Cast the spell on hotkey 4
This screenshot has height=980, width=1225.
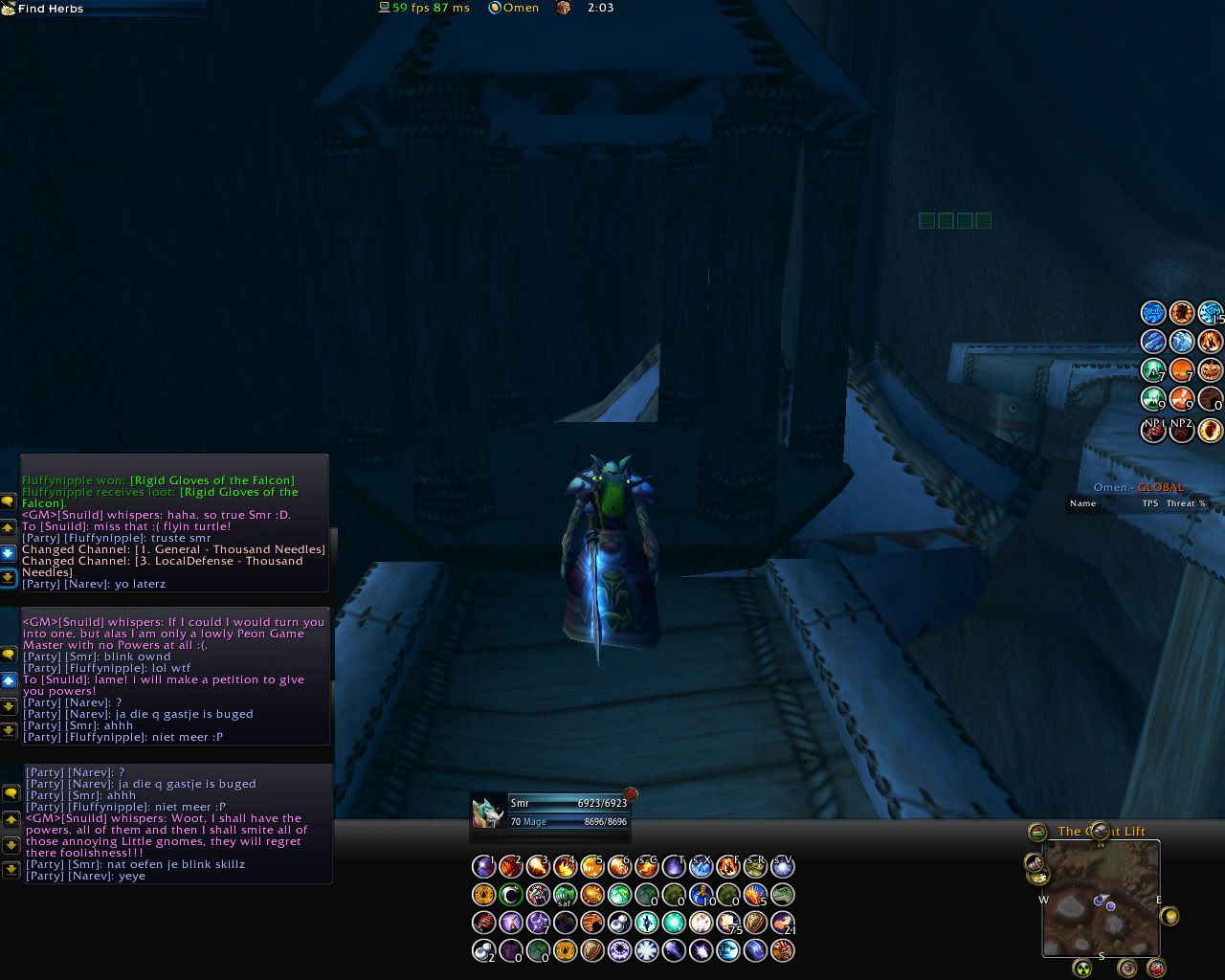point(566,867)
